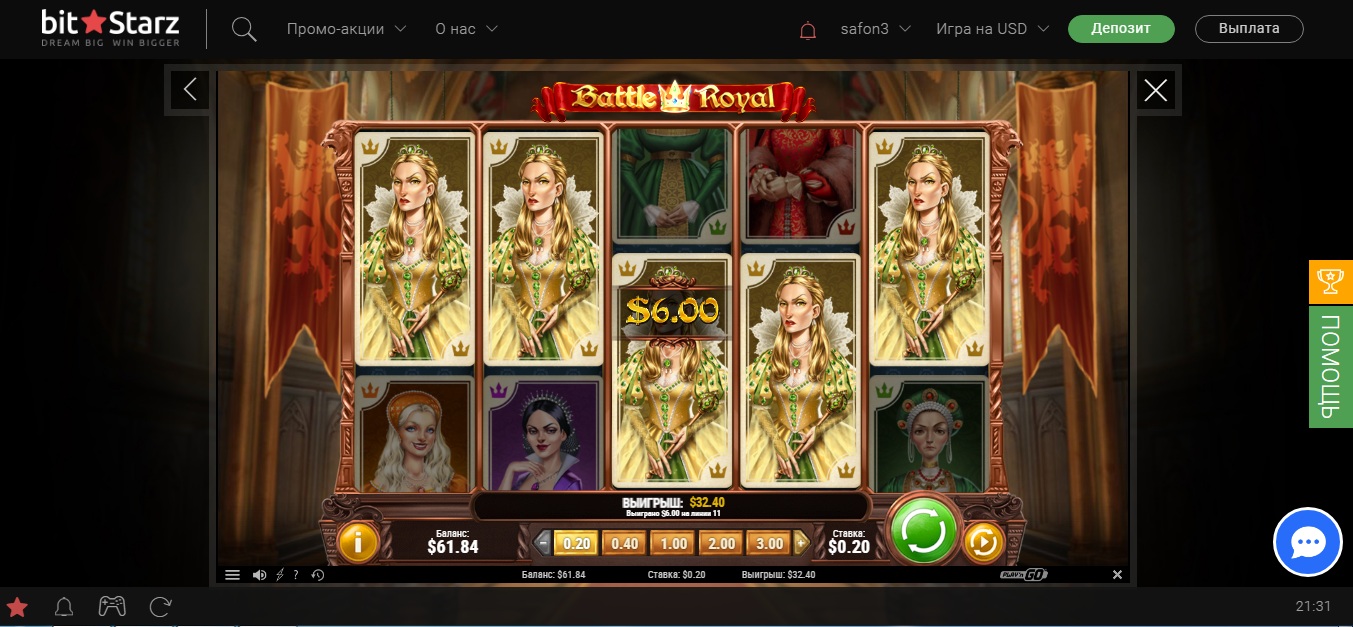The height and width of the screenshot is (627, 1353).
Task: Choose the 0.40 bet value
Action: click(x=625, y=544)
